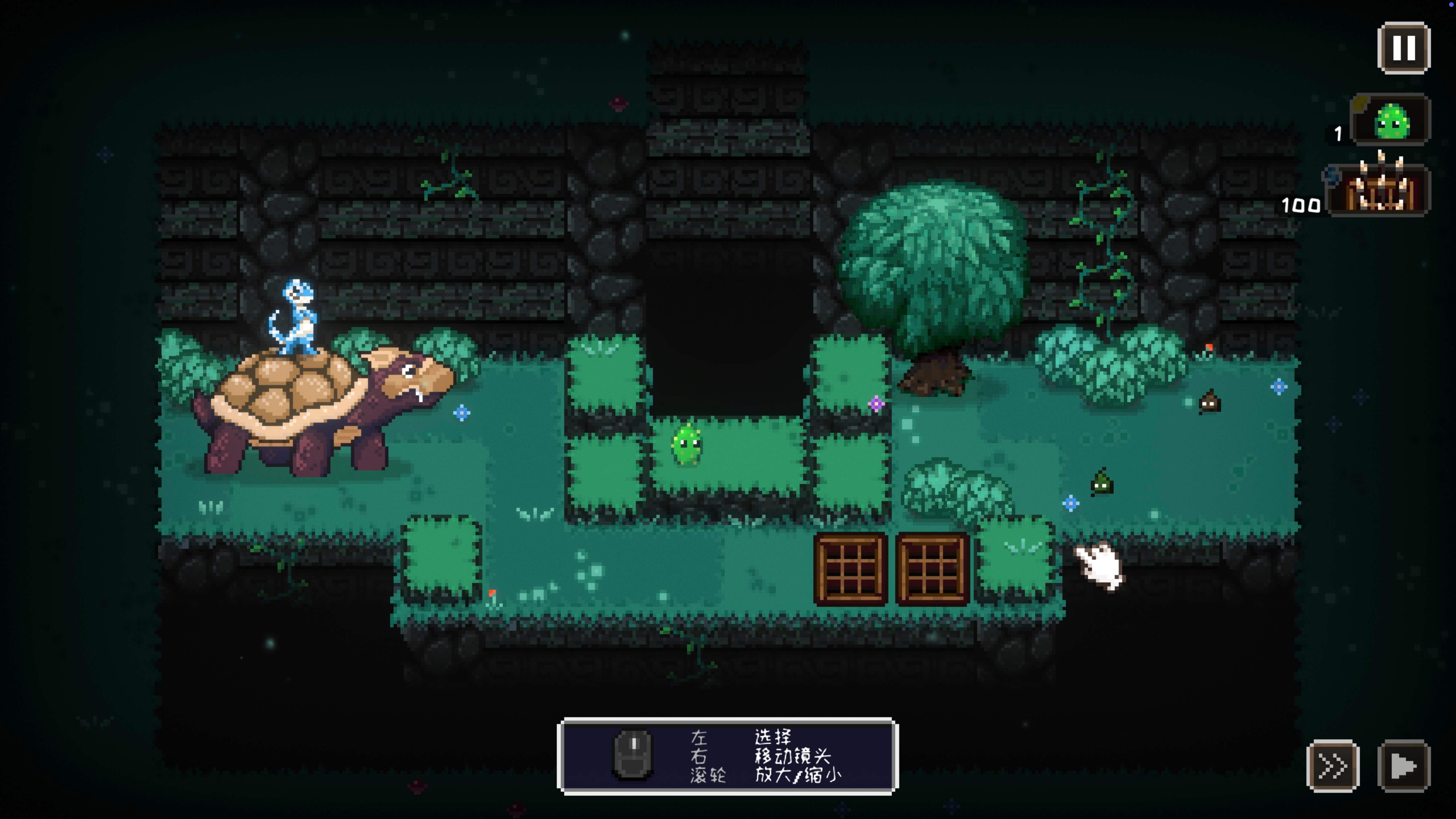Start the wave with the play button
1456x819 pixels.
coord(1403,766)
